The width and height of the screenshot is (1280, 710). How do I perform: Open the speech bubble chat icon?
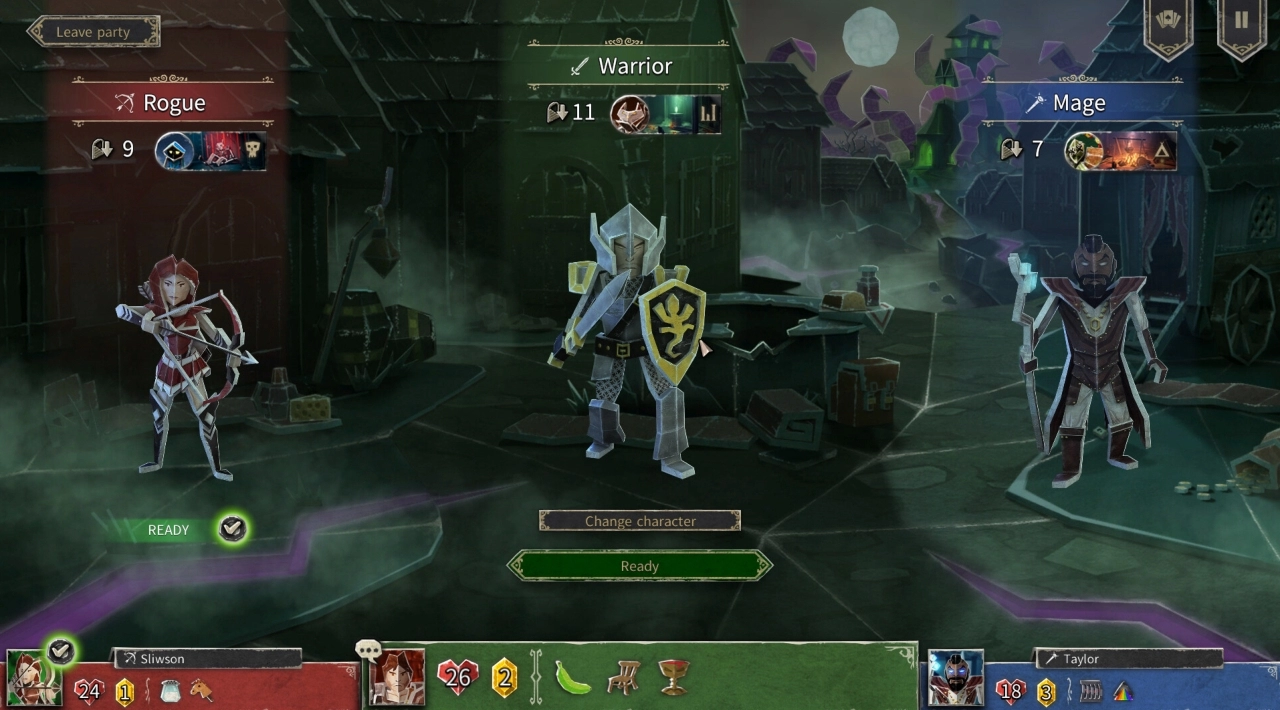tap(368, 651)
